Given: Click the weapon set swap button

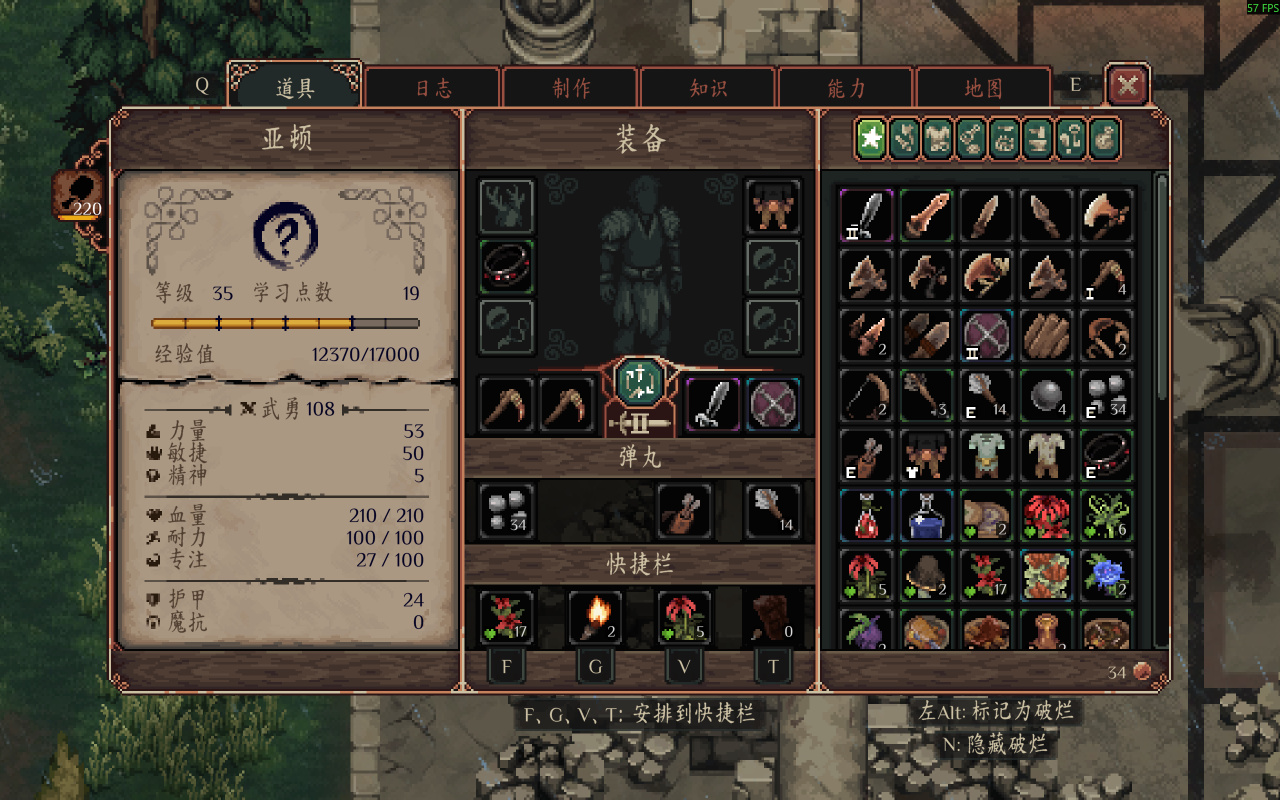Looking at the screenshot, I should point(639,380).
